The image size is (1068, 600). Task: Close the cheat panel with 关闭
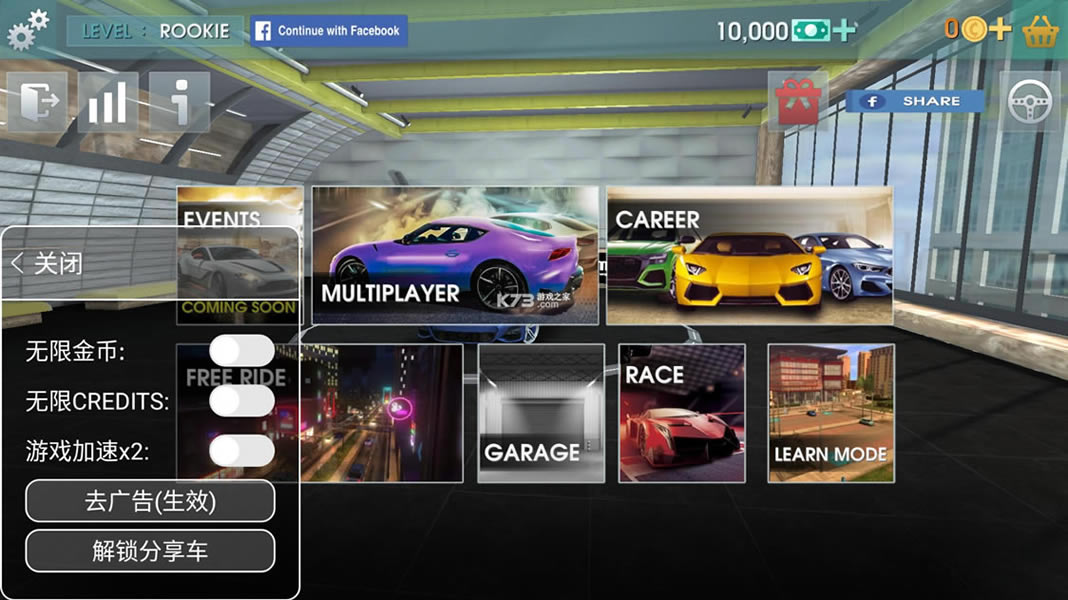48,263
